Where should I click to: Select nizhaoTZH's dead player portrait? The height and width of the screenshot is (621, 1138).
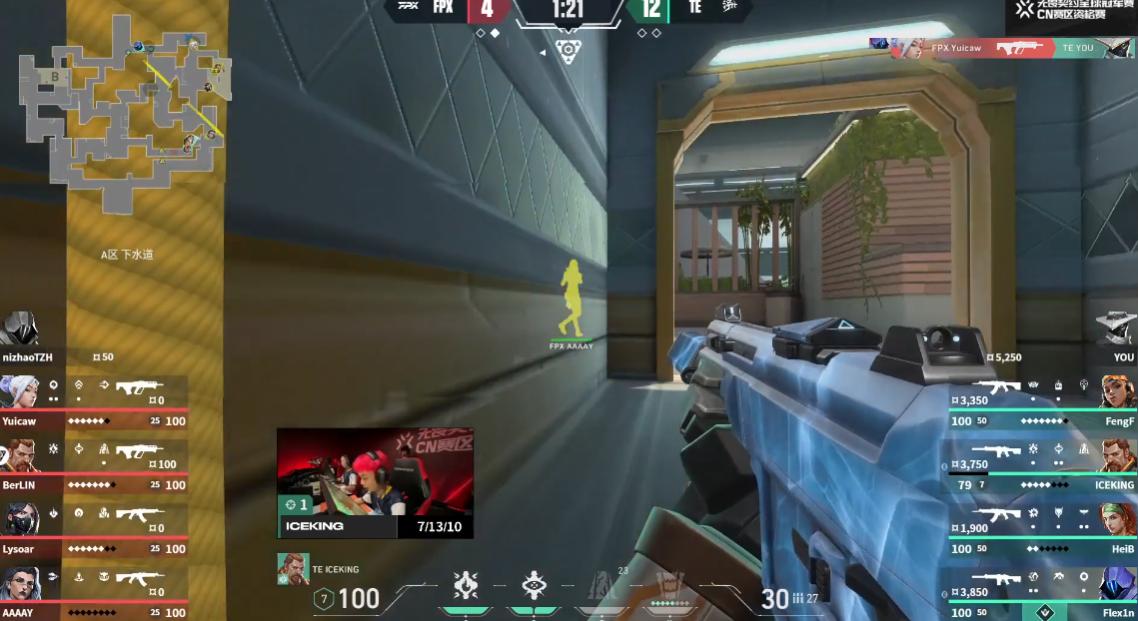click(19, 327)
